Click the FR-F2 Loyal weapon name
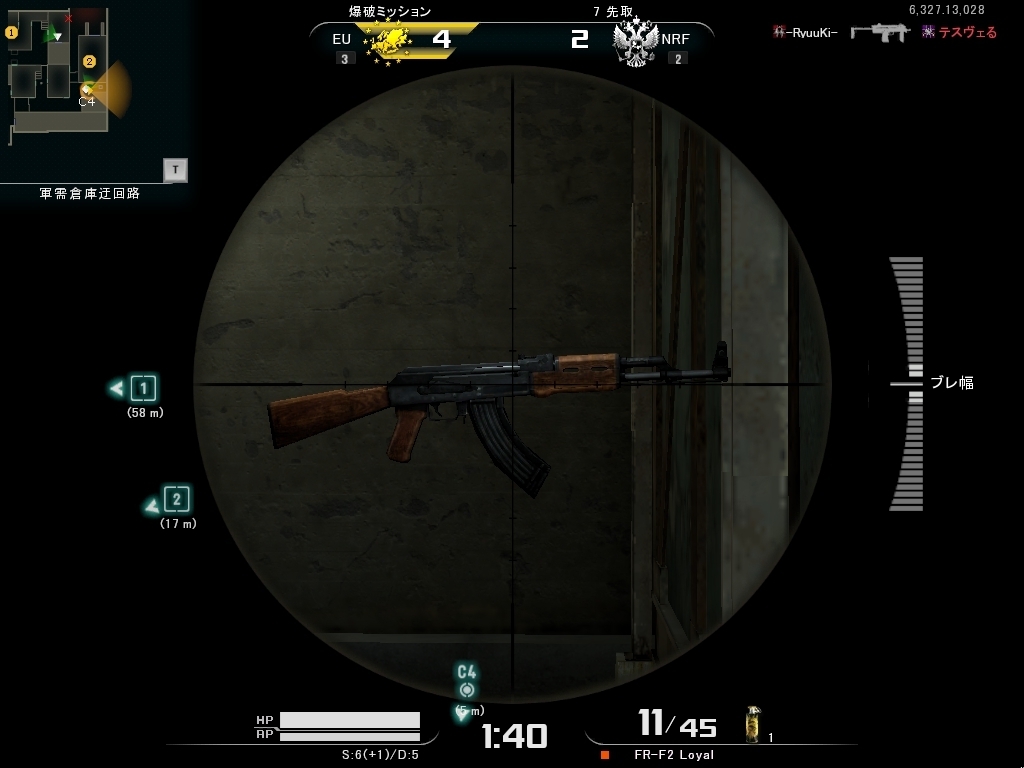This screenshot has height=768, width=1024. 674,755
